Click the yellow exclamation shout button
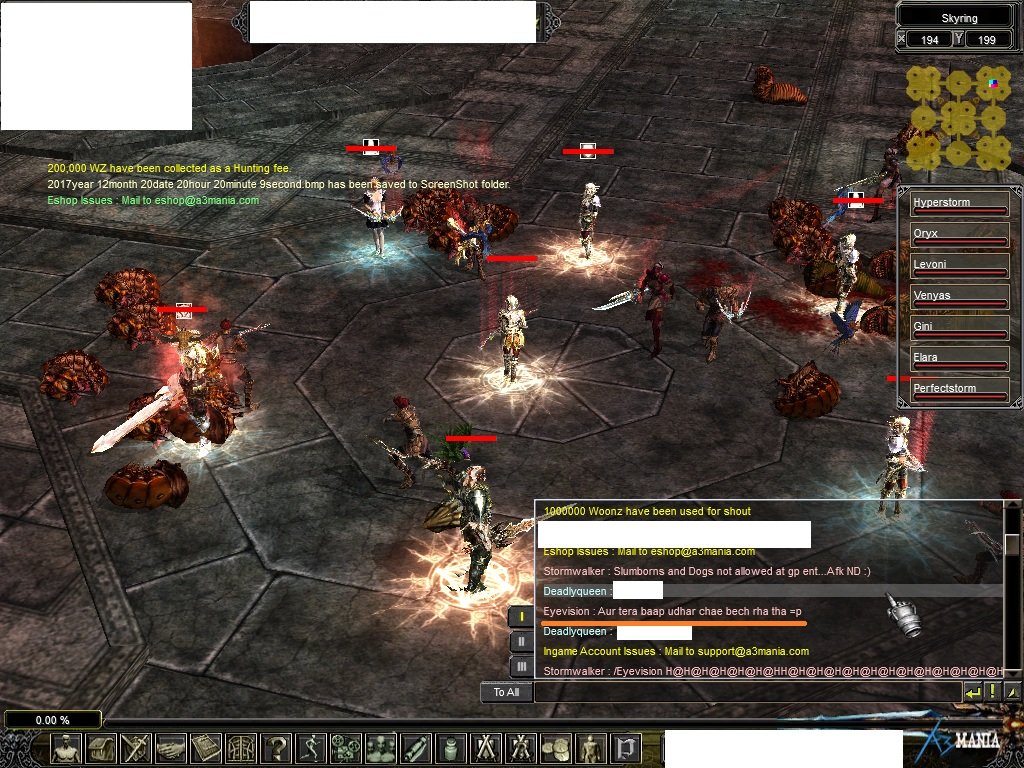Viewport: 1024px width, 768px height. tap(992, 692)
